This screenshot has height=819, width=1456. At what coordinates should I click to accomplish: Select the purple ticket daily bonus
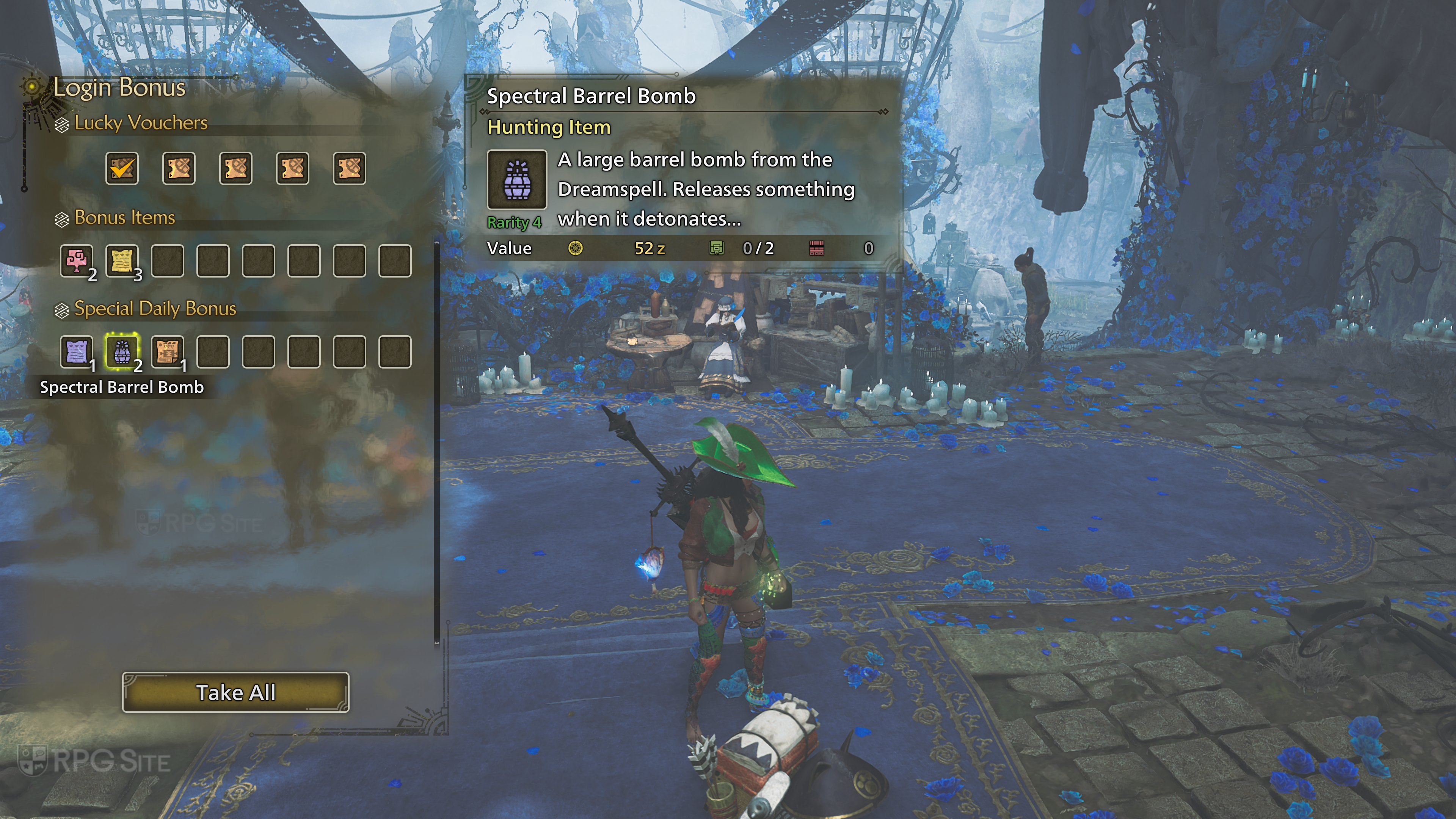[77, 351]
